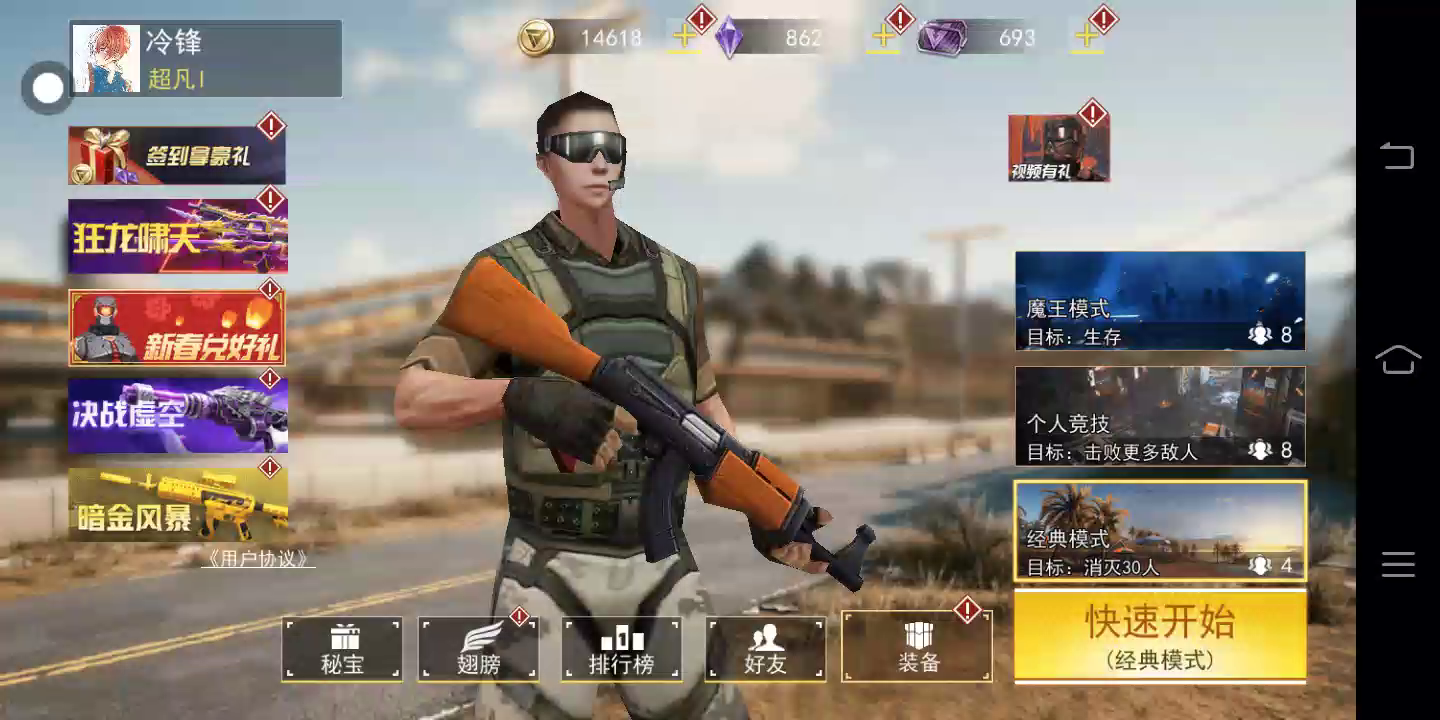Open the 翅膀 wings menu
1440x720 pixels.
pos(478,649)
